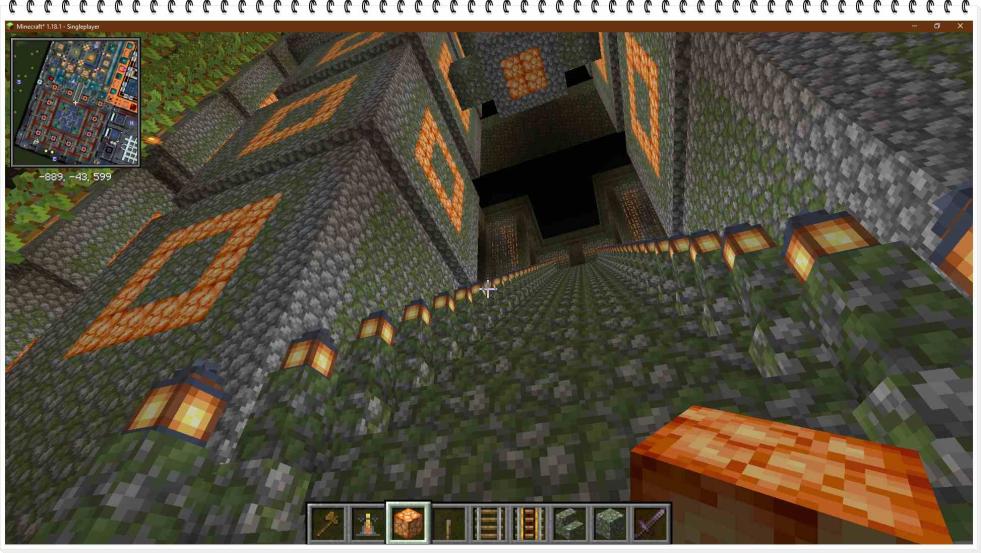The width and height of the screenshot is (981, 553).
Task: Maximize the Minecraft window
Action: (x=937, y=26)
